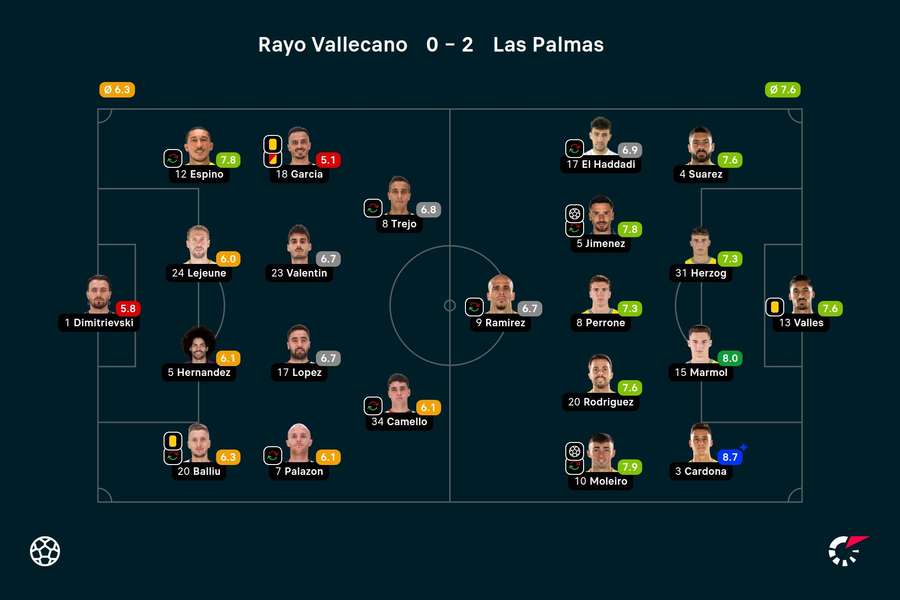The width and height of the screenshot is (900, 600).
Task: Open Ramirez's player card
Action: coord(500,295)
